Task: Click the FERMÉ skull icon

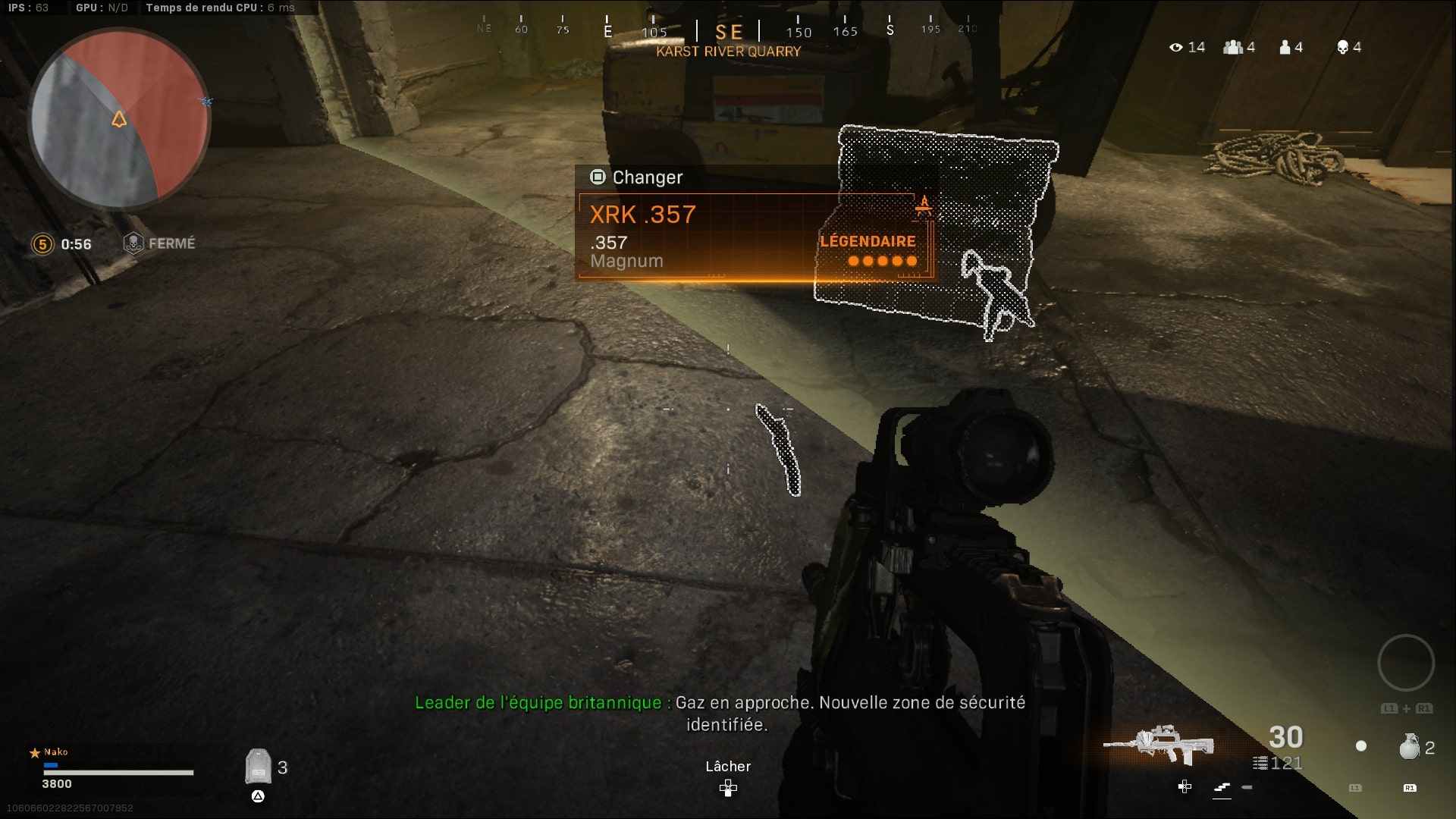Action: pyautogui.click(x=133, y=243)
